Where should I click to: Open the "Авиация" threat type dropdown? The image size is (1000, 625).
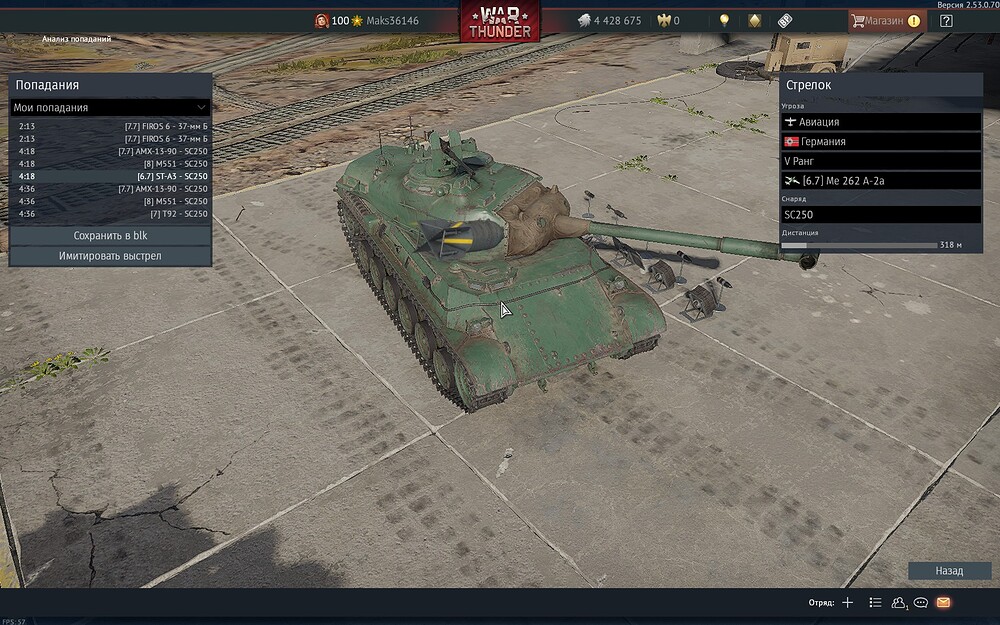pyautogui.click(x=880, y=122)
